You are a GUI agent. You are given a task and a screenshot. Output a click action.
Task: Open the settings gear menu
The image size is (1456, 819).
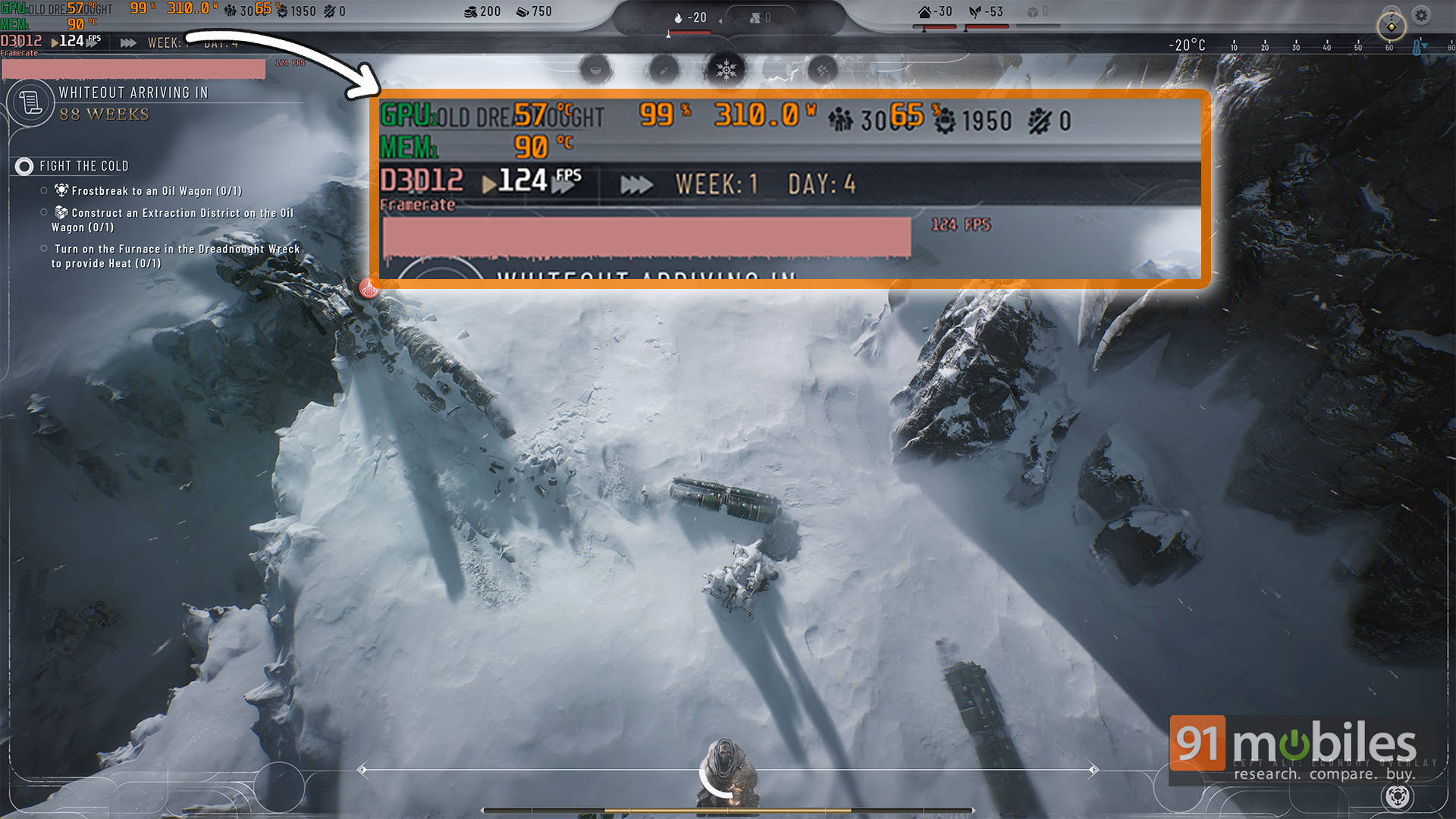(1420, 14)
